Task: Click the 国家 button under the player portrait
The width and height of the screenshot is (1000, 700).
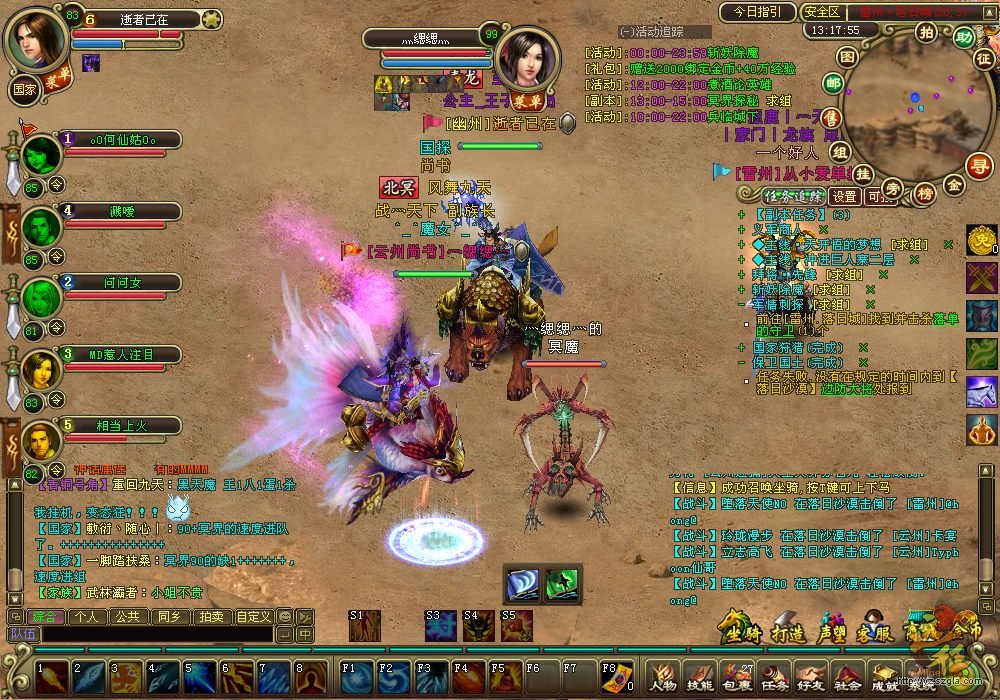Action: [25, 88]
